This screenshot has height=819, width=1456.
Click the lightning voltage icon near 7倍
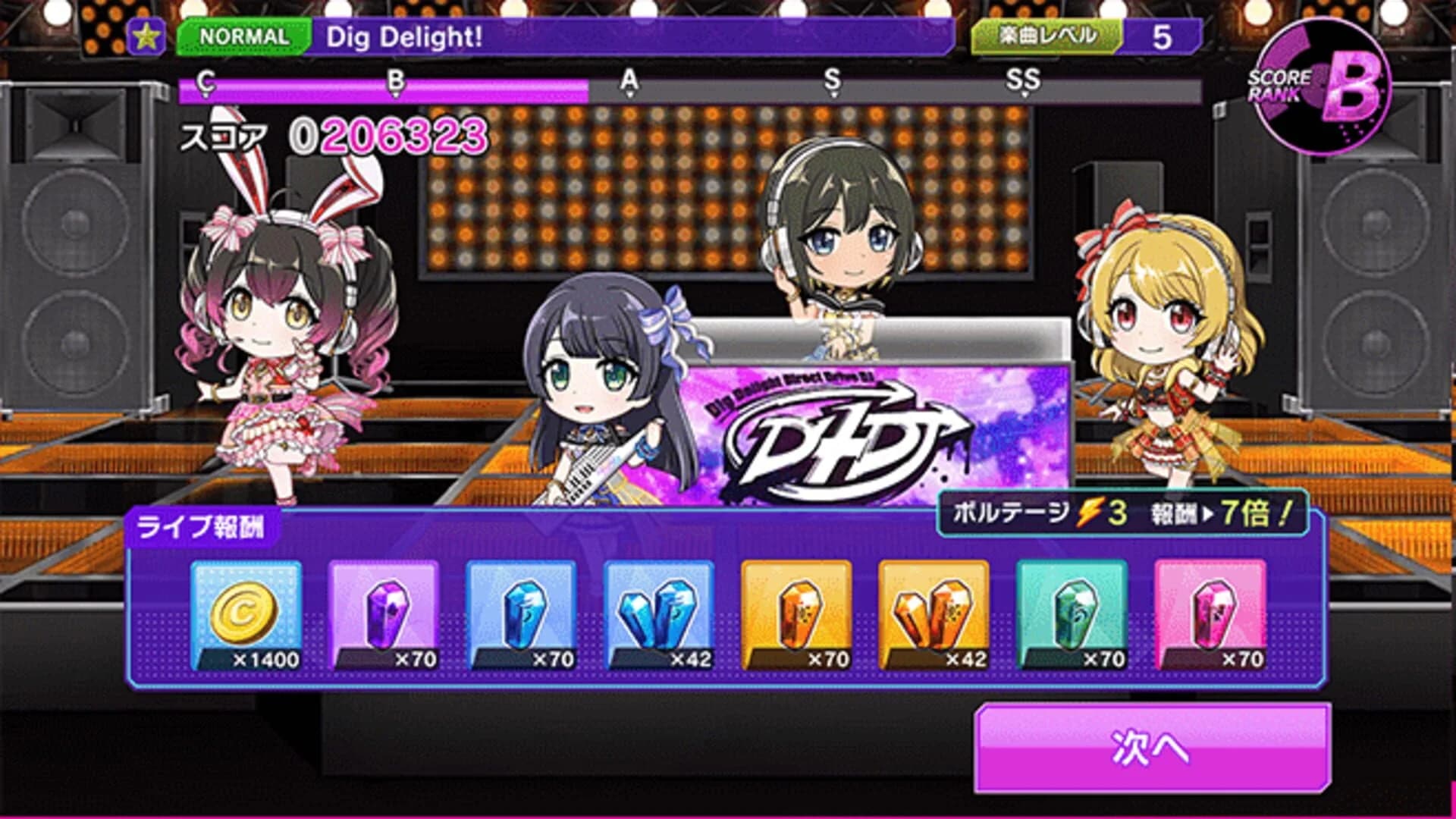tap(1090, 513)
